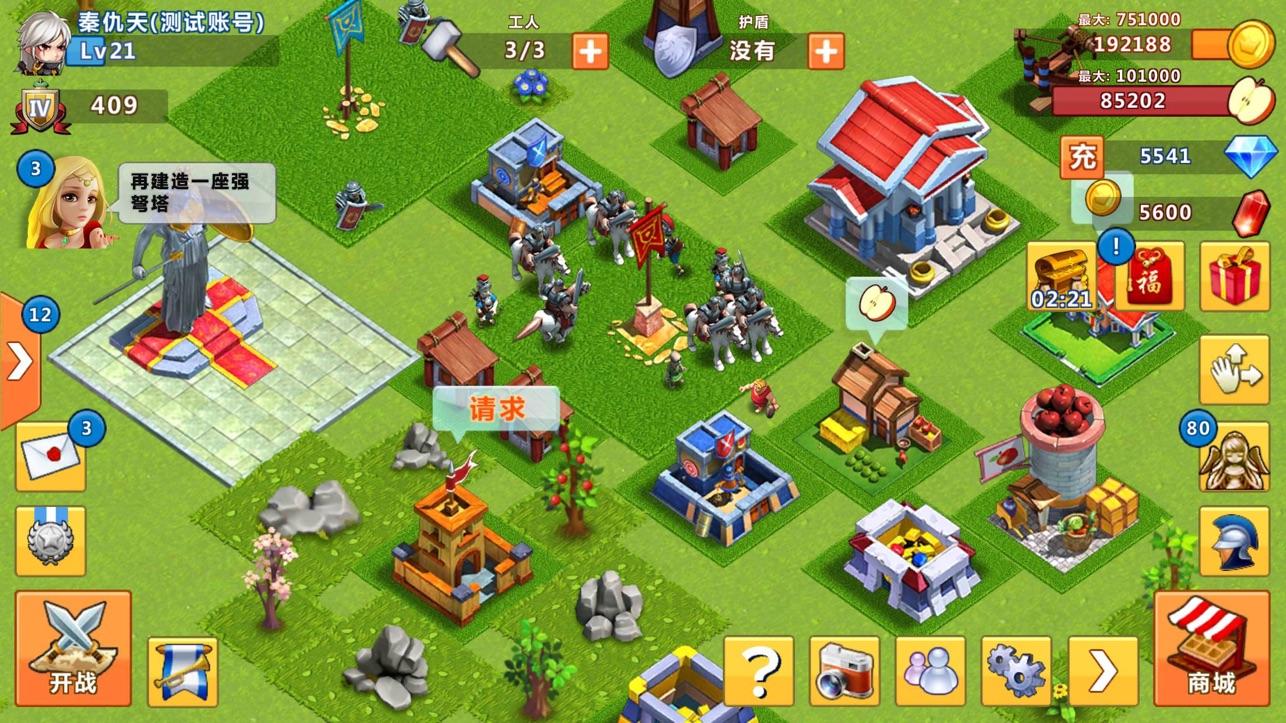Screen dimensions: 1286x723
Task: Open the gear settings button
Action: tap(1016, 671)
